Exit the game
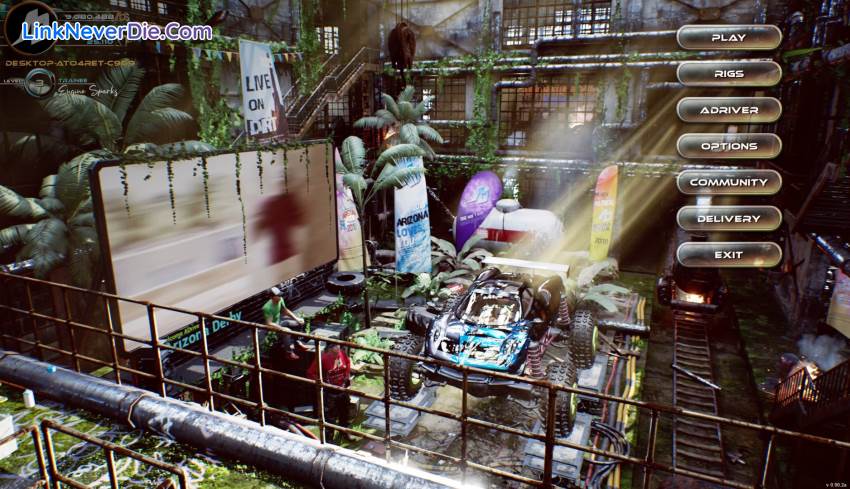The image size is (850, 489). pos(728,254)
